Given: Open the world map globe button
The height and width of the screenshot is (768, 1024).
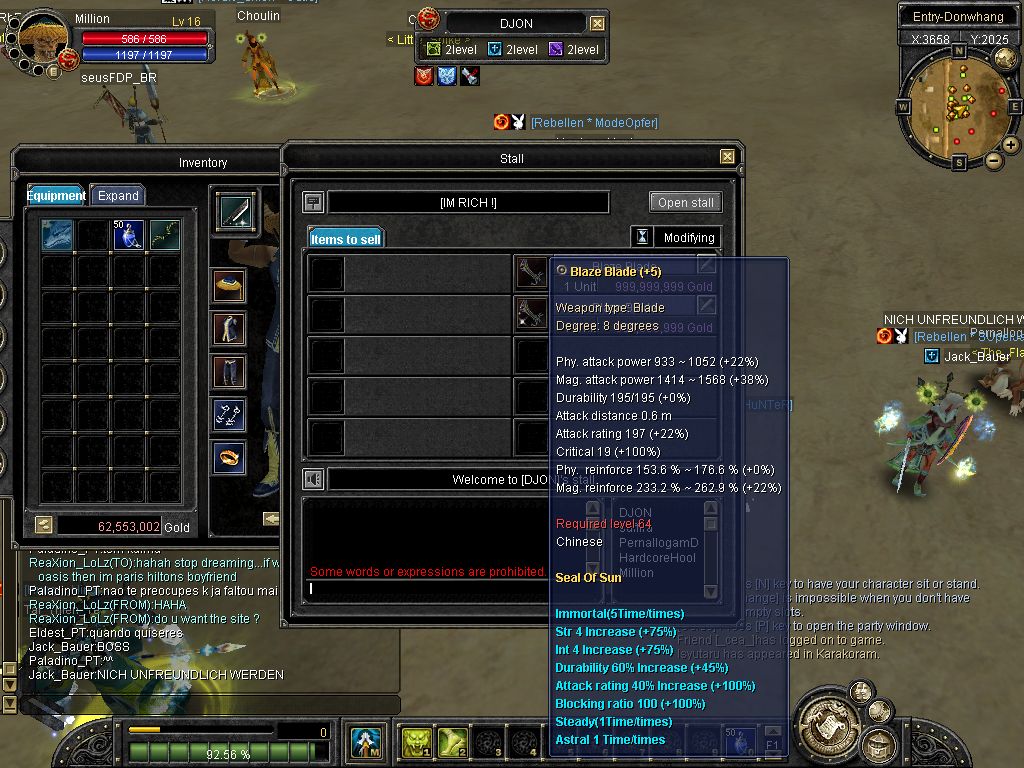Looking at the screenshot, I should 860,691.
